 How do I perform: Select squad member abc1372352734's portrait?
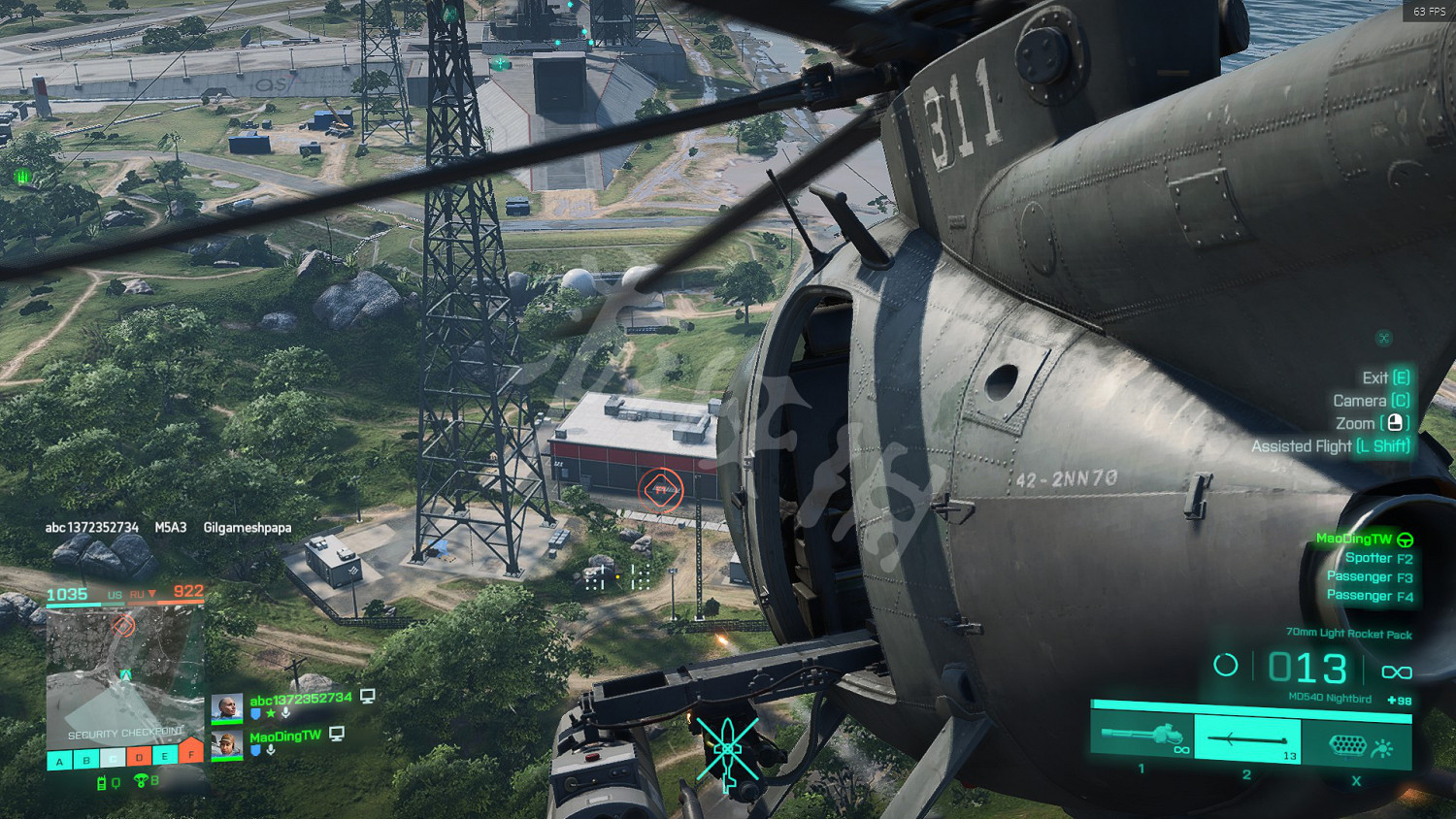227,707
